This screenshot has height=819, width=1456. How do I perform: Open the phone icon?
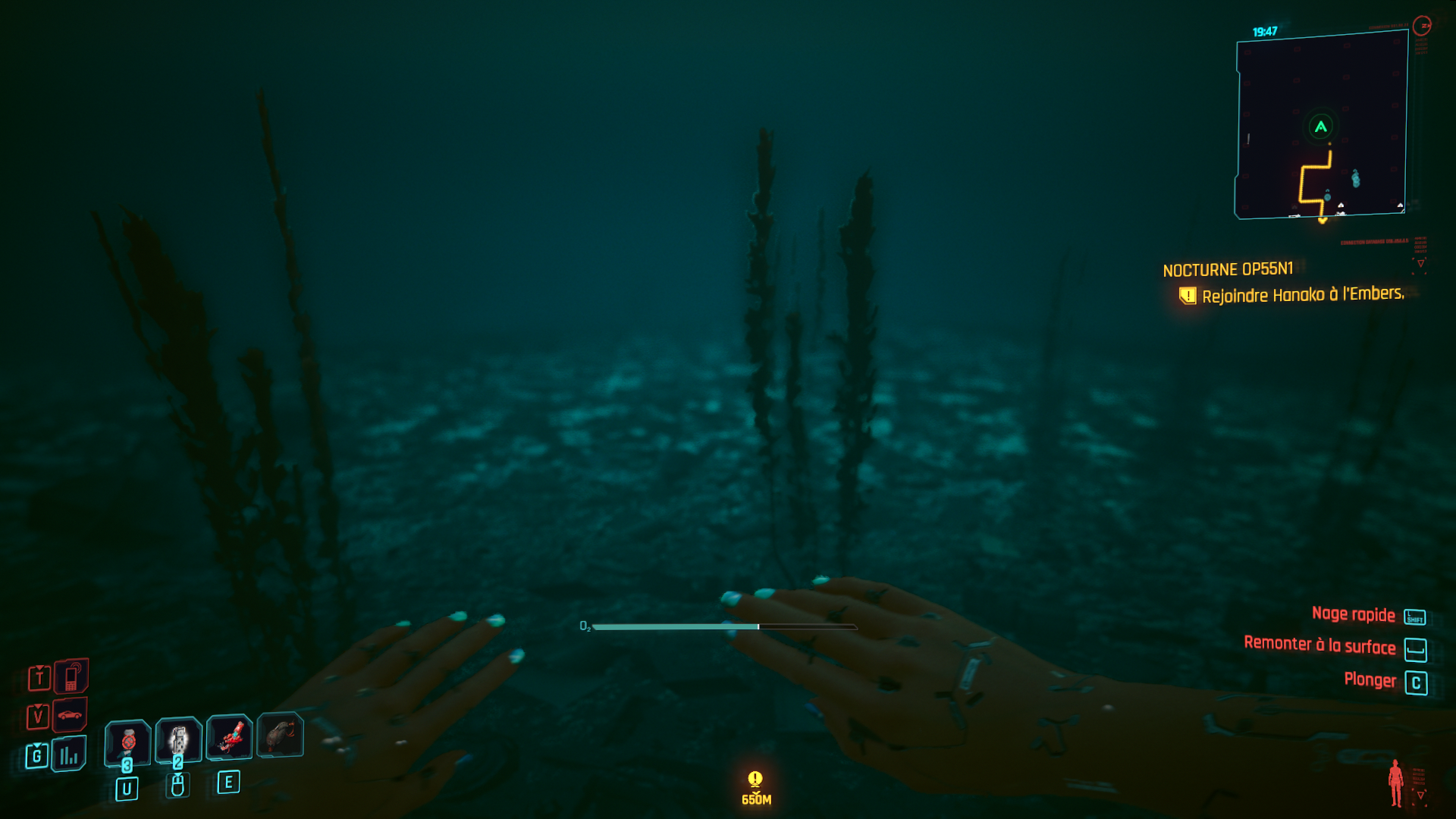click(71, 676)
